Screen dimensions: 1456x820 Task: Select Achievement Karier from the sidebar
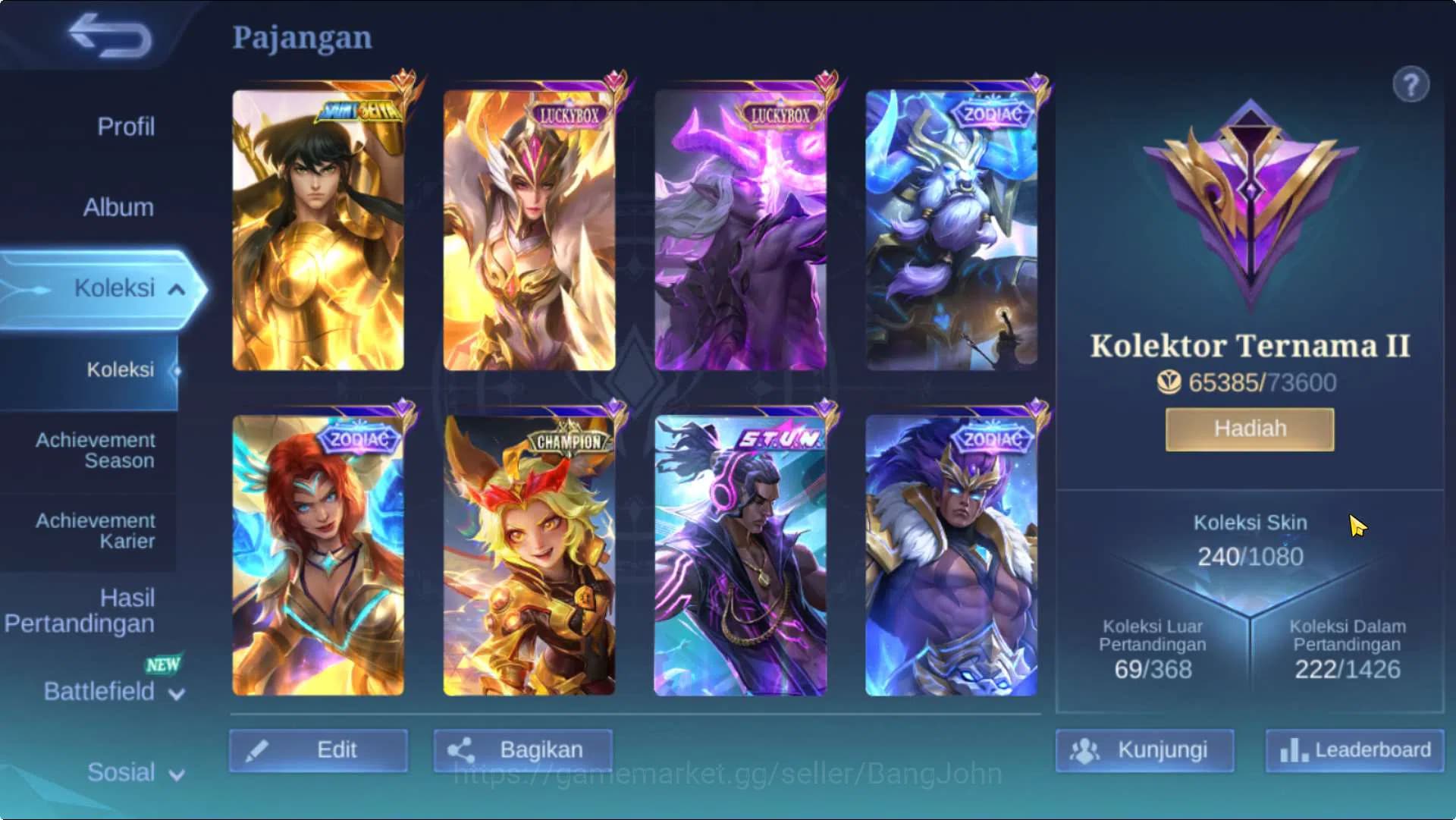coord(95,531)
